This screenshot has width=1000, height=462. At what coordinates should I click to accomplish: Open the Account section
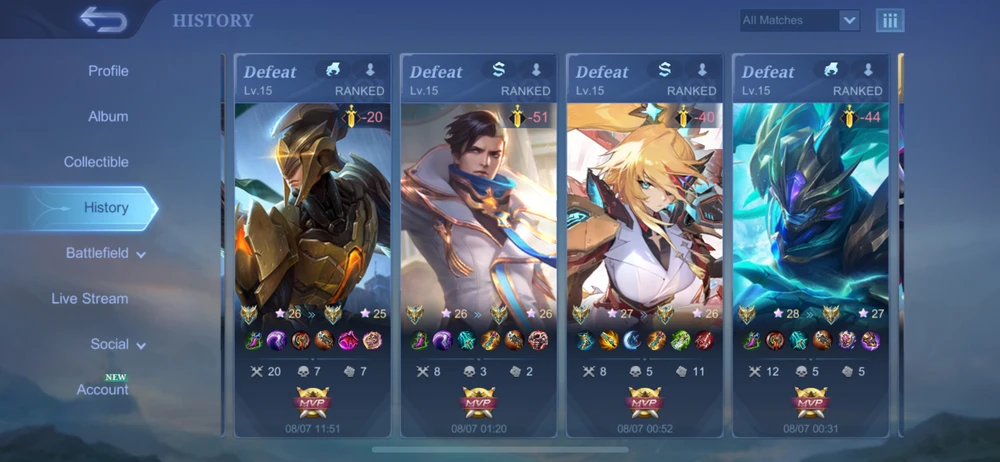(x=103, y=389)
